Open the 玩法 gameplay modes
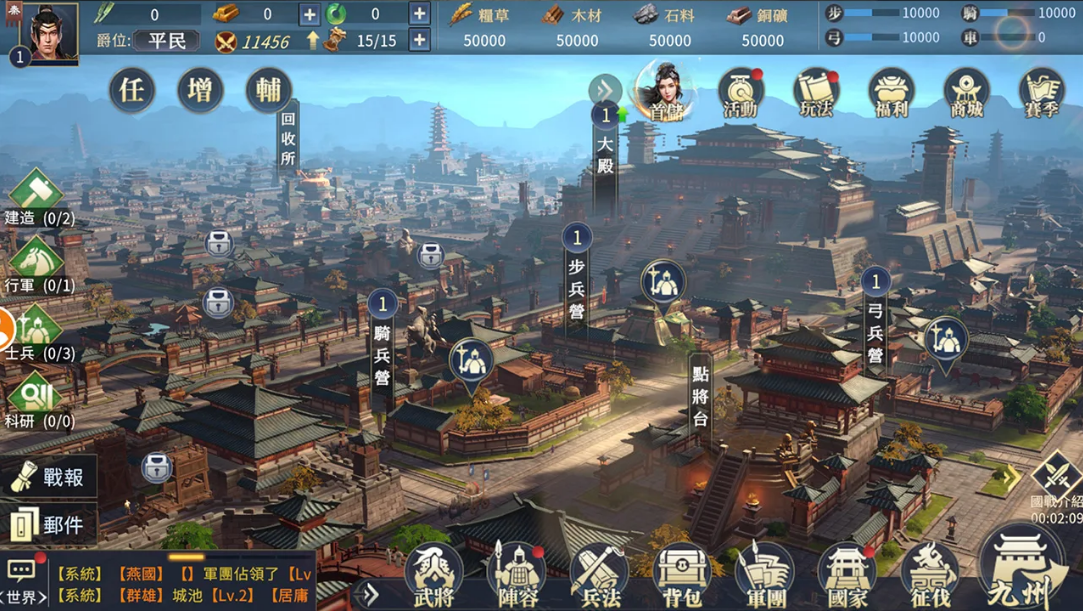This screenshot has height=611, width=1083. point(816,93)
